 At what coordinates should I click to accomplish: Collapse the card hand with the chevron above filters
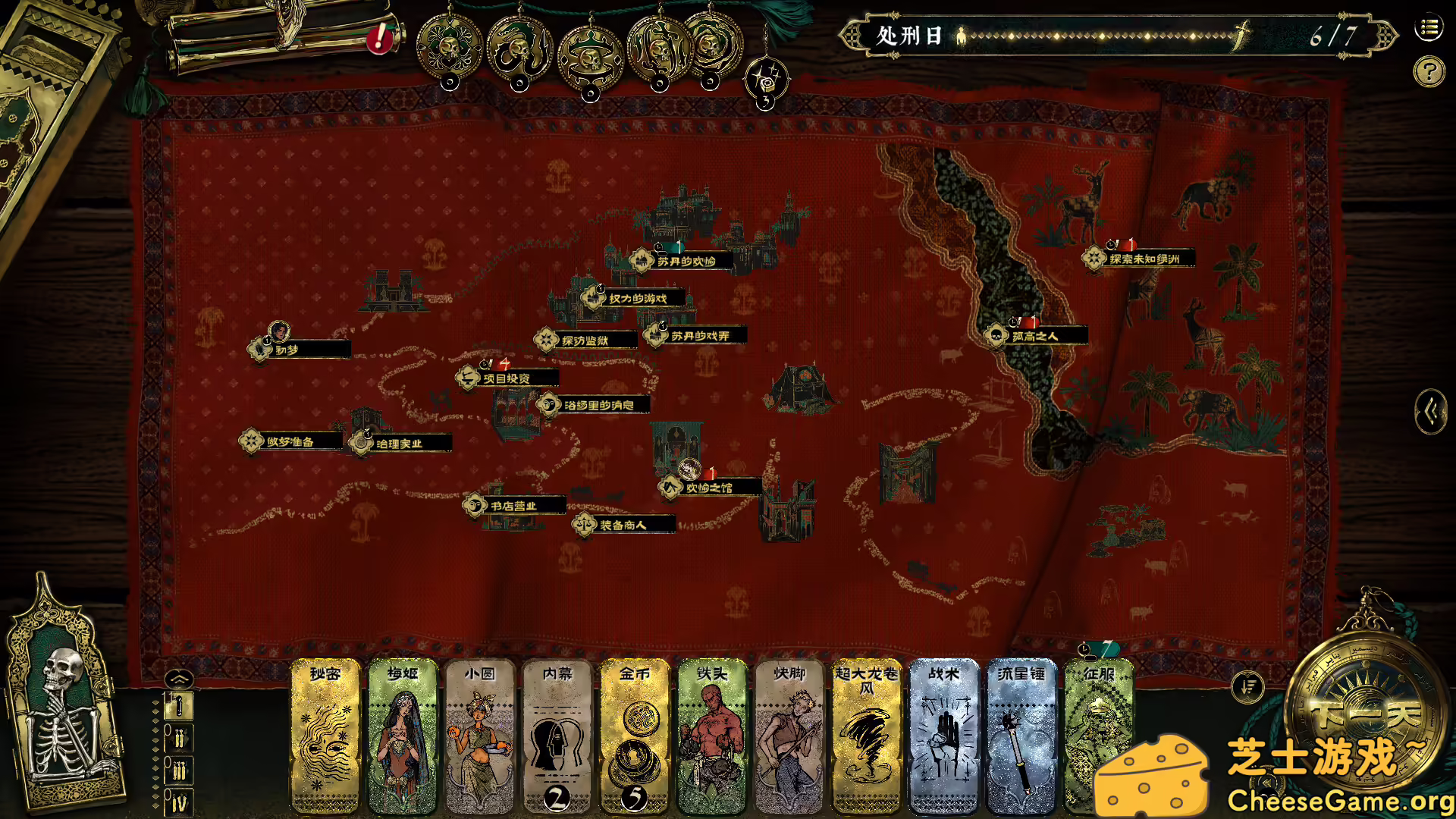[178, 679]
